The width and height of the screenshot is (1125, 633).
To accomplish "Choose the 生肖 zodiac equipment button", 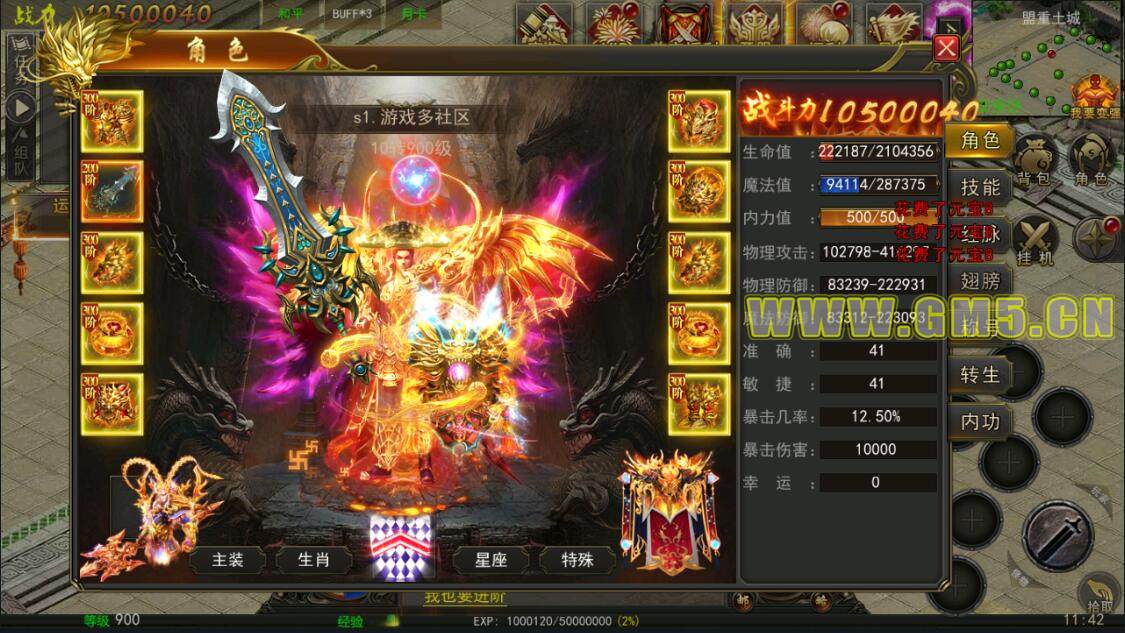I will [313, 560].
